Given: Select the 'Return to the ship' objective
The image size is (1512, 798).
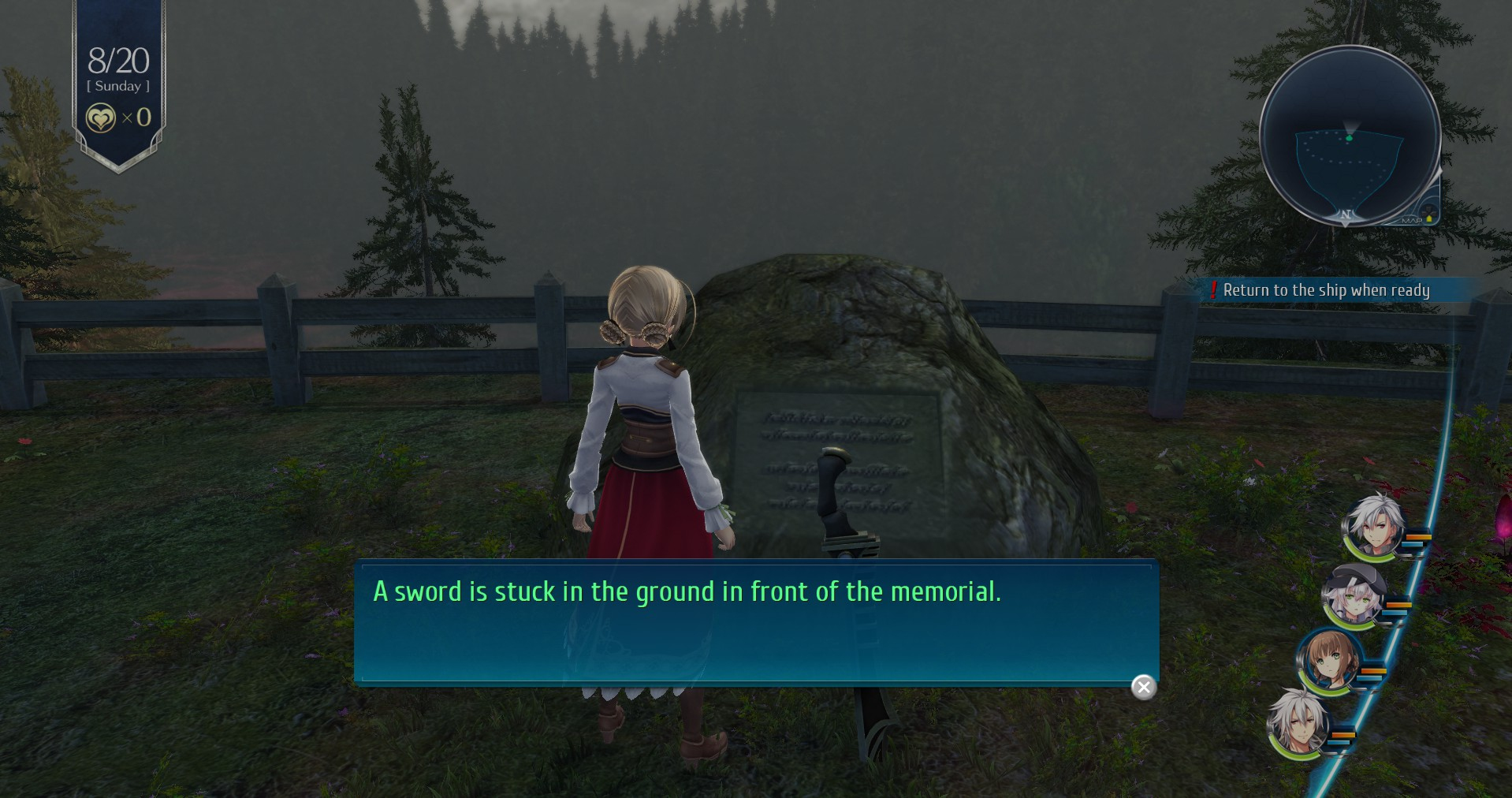Looking at the screenshot, I should pyautogui.click(x=1326, y=290).
